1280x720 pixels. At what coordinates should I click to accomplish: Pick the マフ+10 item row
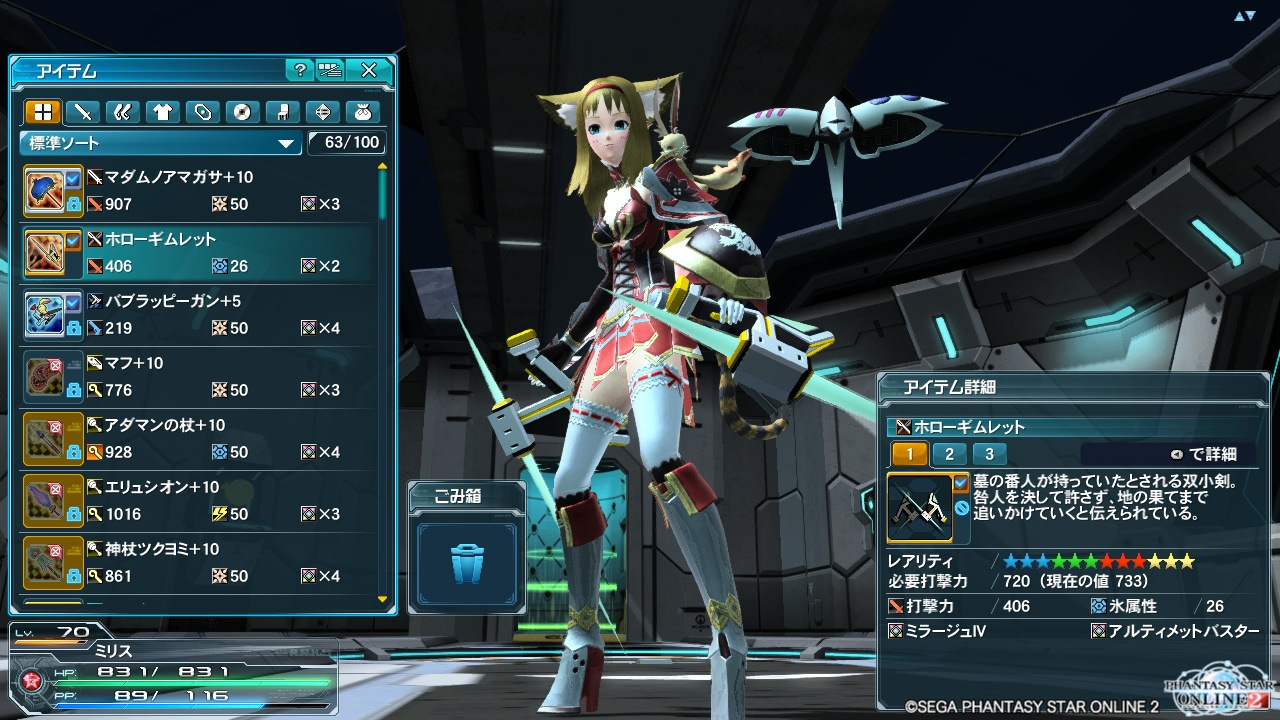point(200,377)
